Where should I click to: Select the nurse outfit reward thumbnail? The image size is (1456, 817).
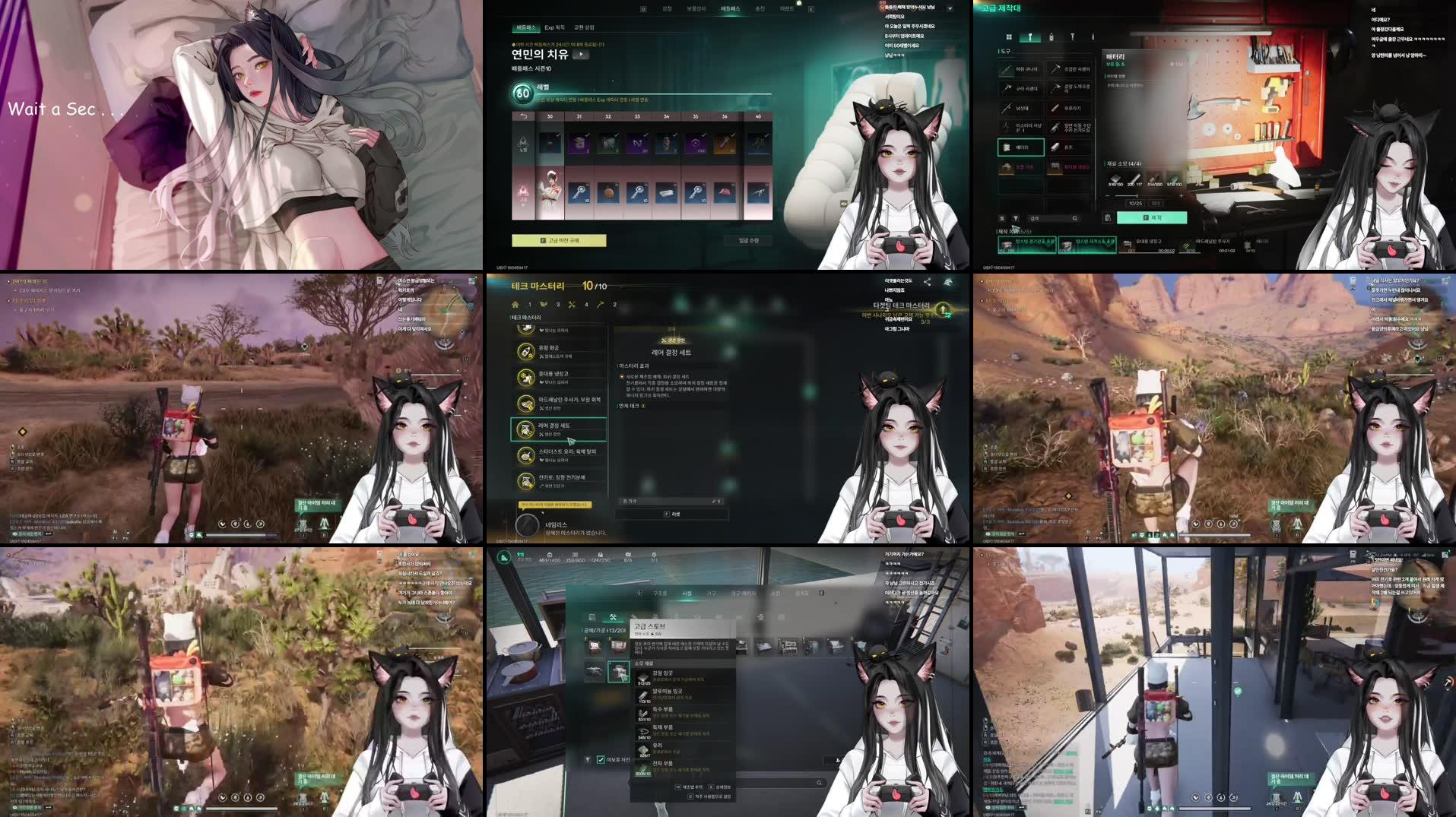coord(550,191)
